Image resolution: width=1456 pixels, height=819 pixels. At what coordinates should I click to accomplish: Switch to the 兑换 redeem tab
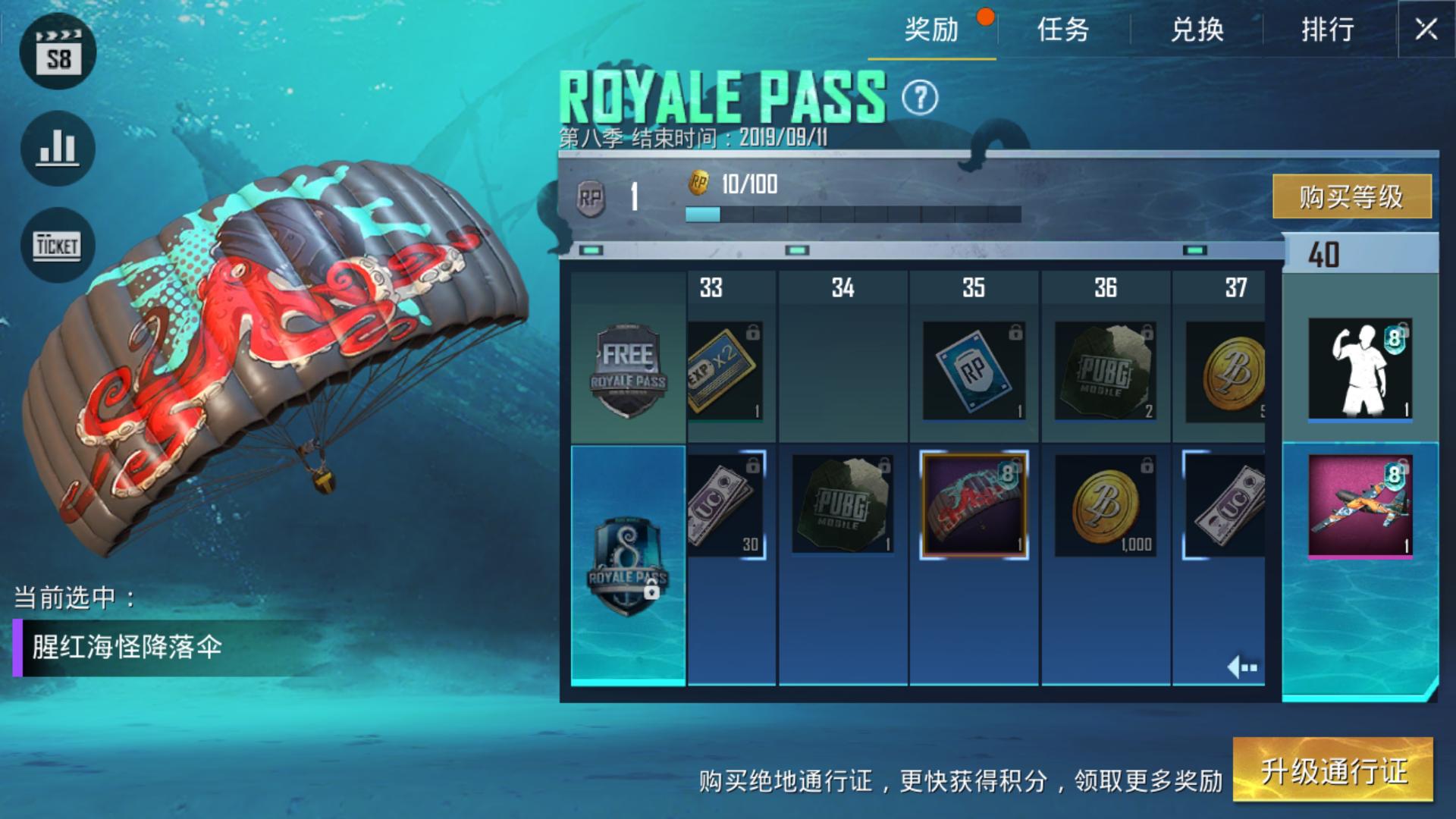pyautogui.click(x=1197, y=30)
